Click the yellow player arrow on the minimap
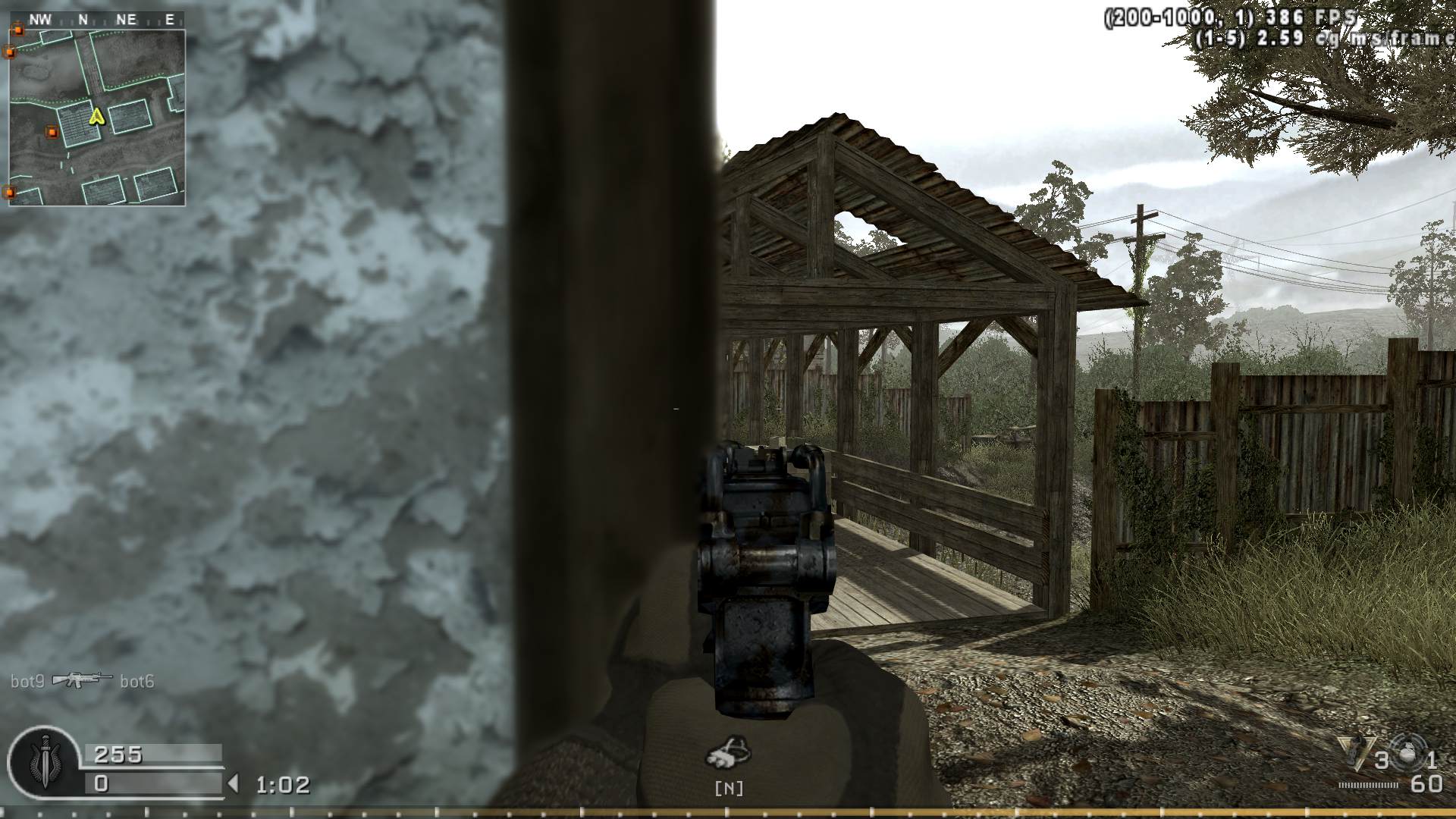The image size is (1456, 819). (x=96, y=116)
